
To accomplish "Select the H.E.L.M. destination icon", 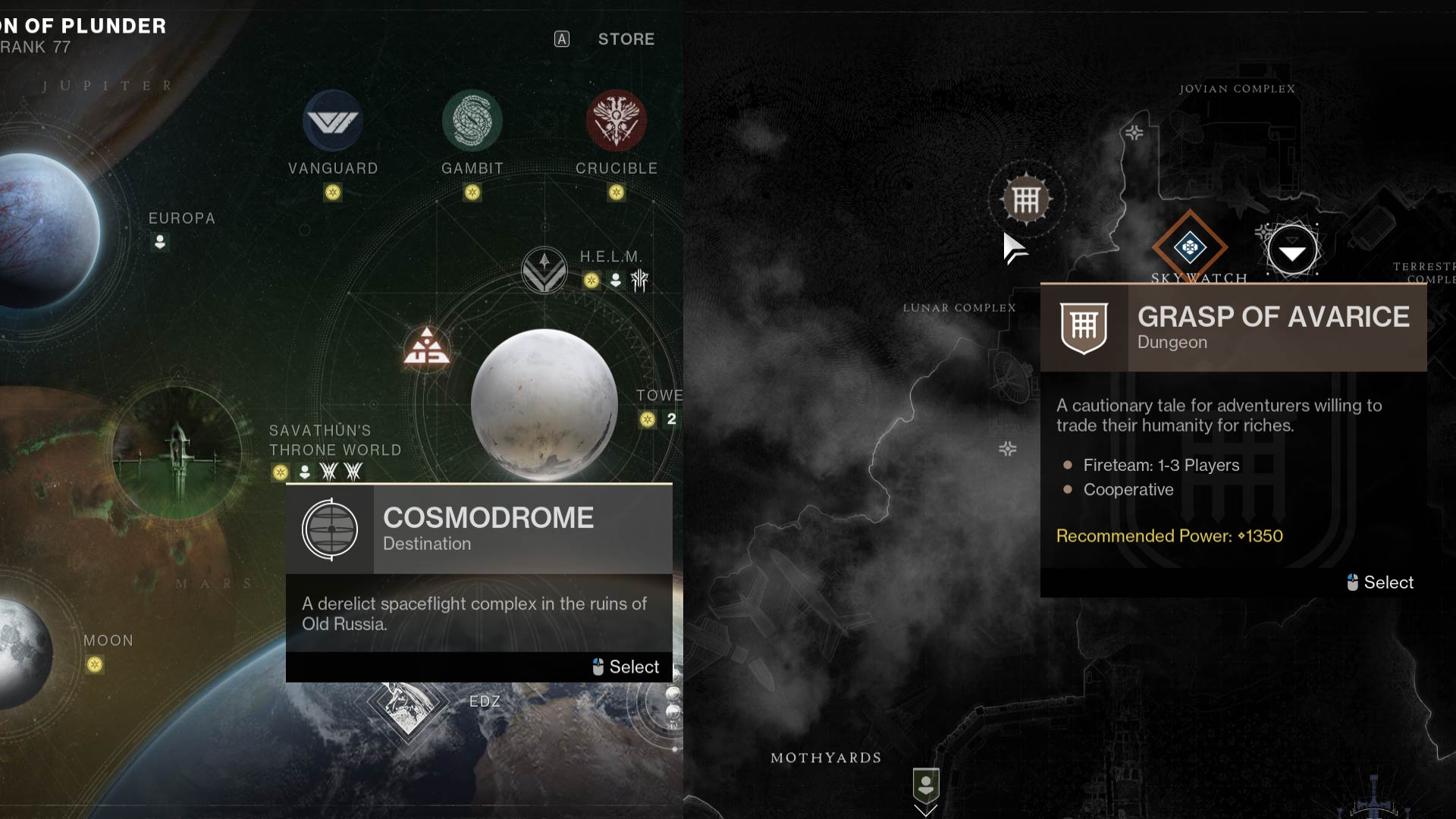I will click(x=544, y=270).
